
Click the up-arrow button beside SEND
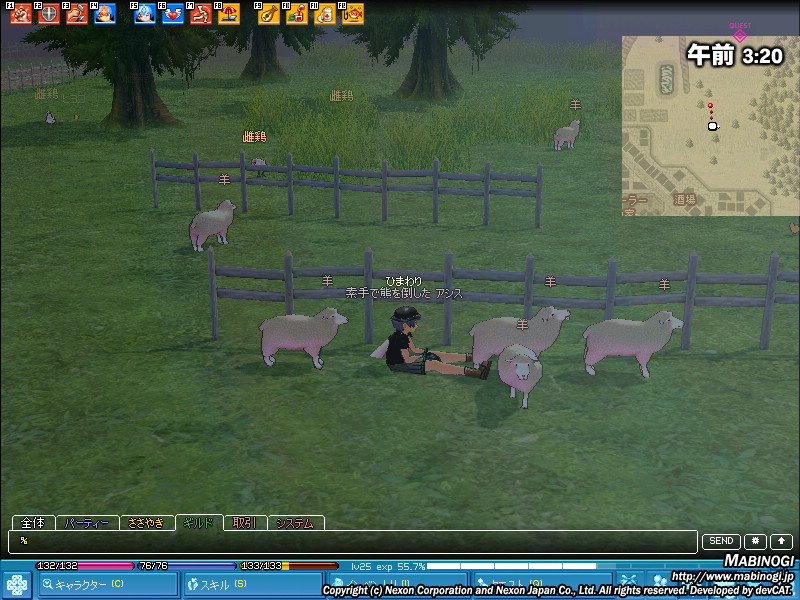[x=781, y=541]
